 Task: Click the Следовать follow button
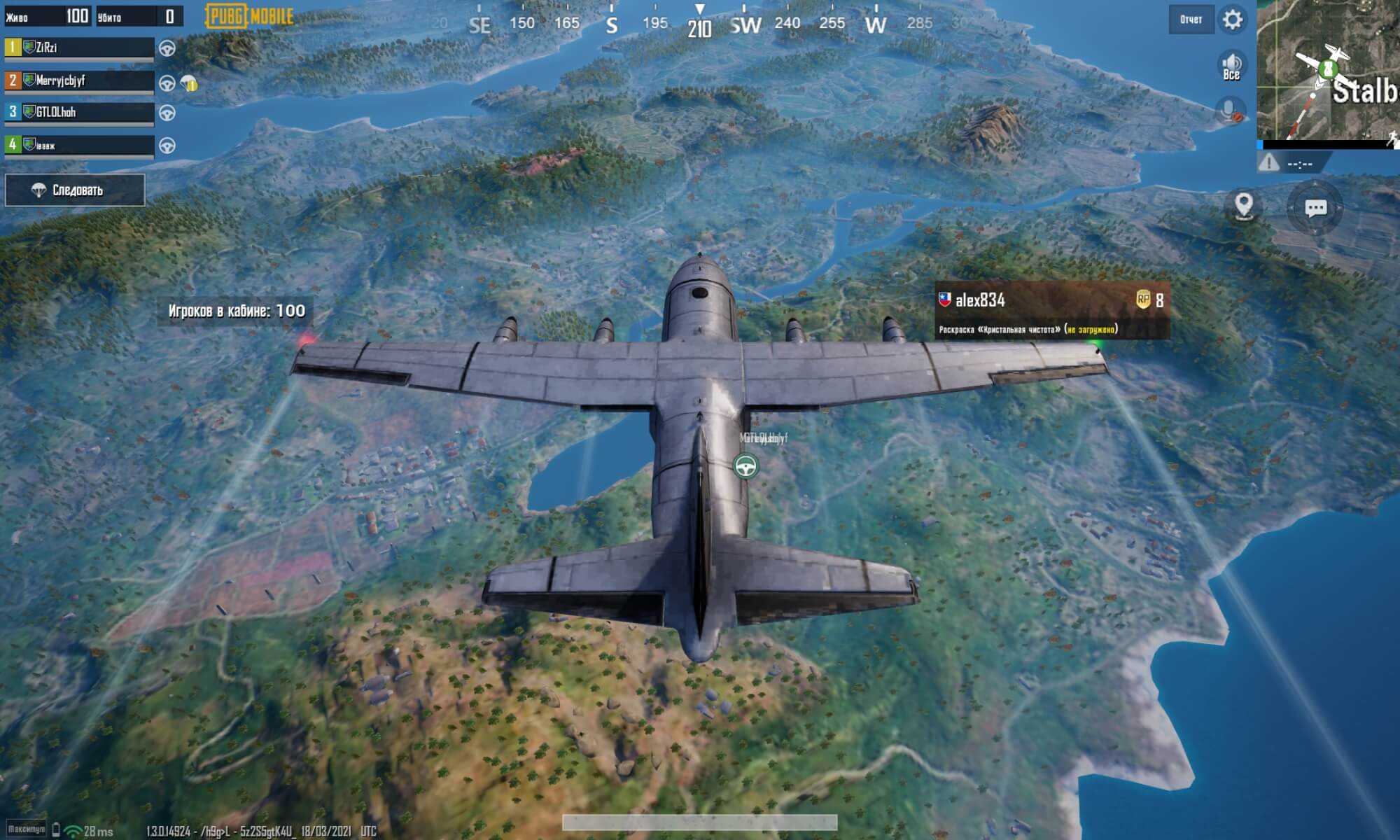[75, 190]
